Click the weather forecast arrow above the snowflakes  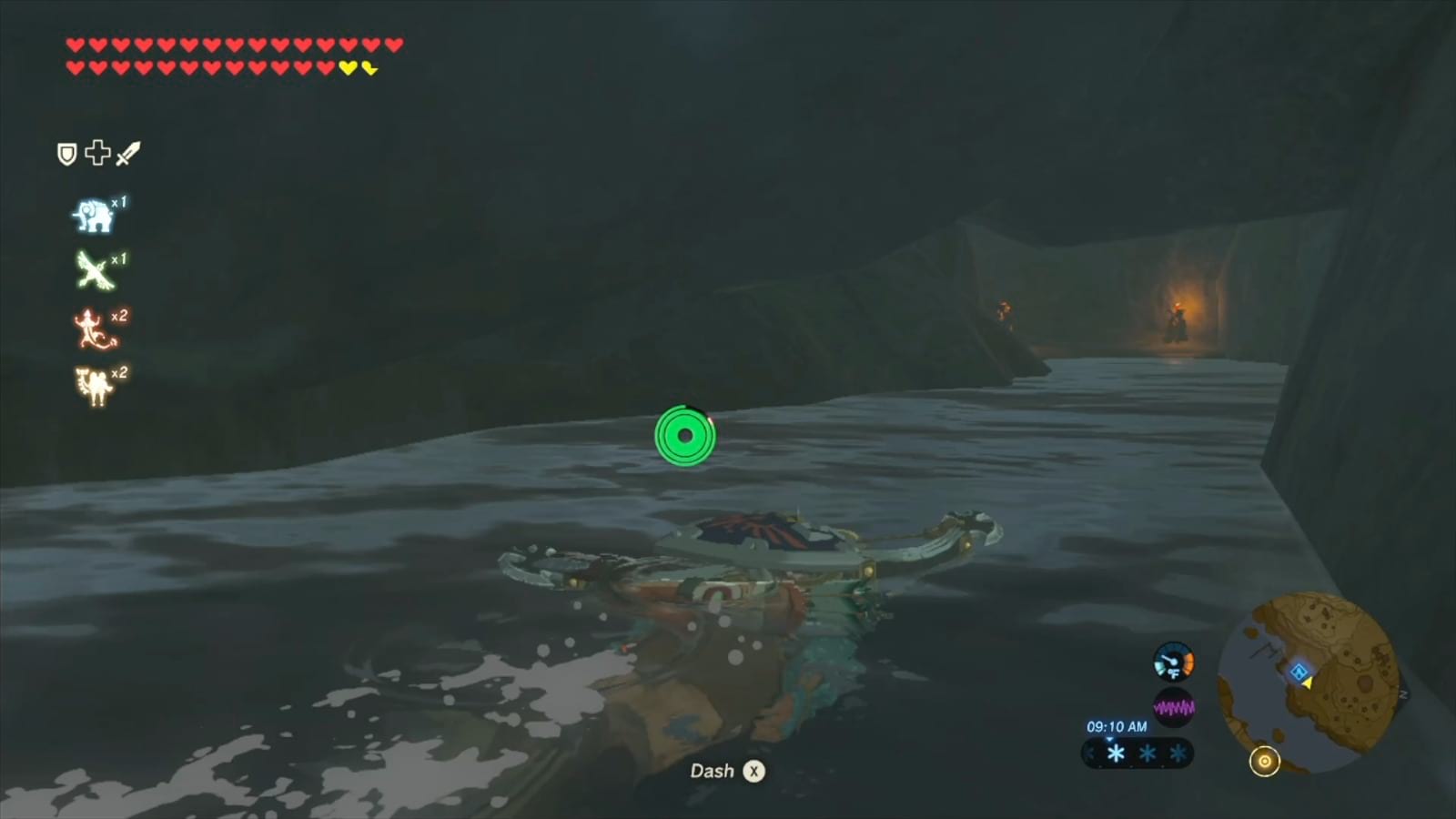1109,740
